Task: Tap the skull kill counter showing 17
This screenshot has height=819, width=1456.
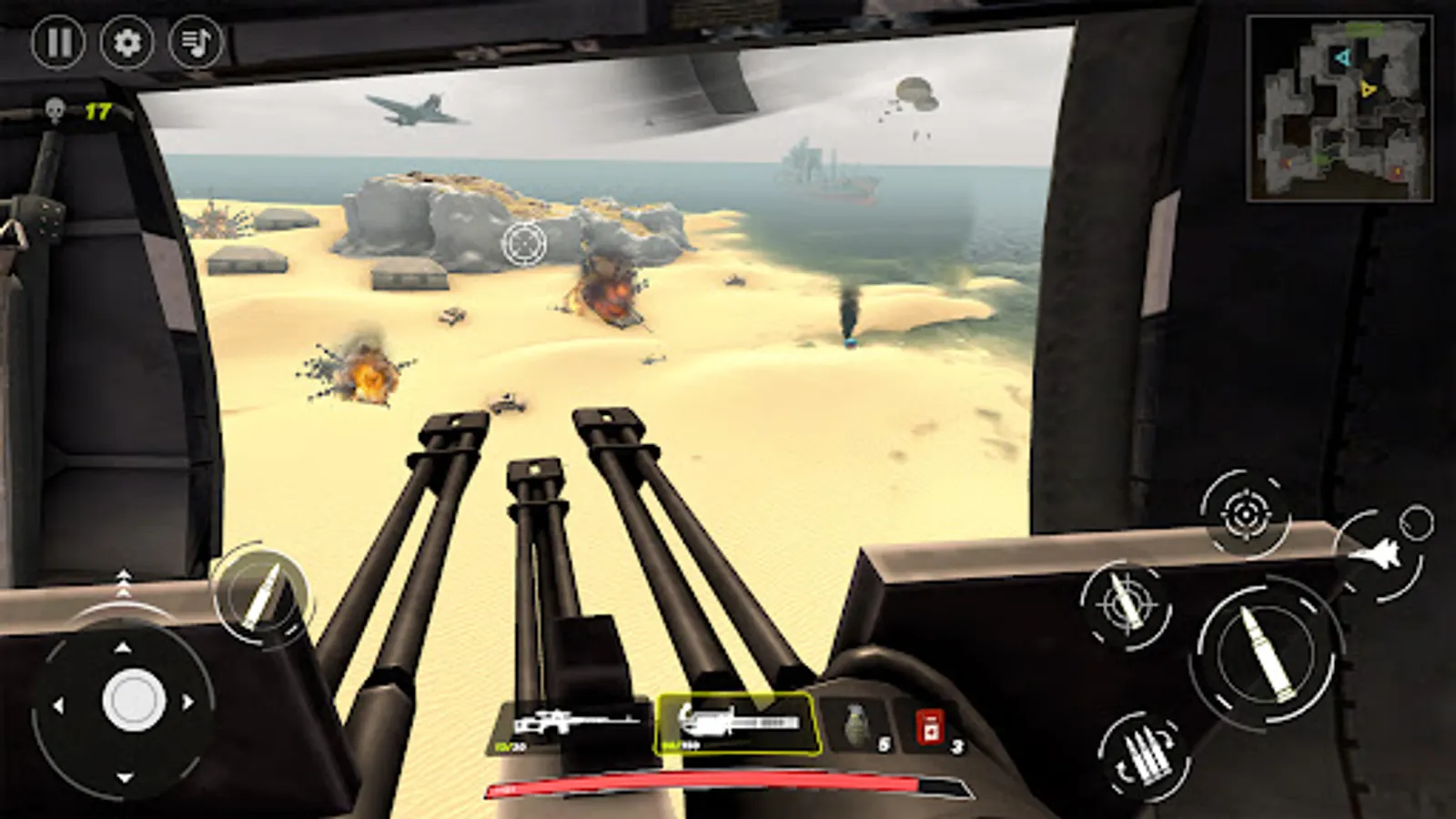Action: coord(73,111)
